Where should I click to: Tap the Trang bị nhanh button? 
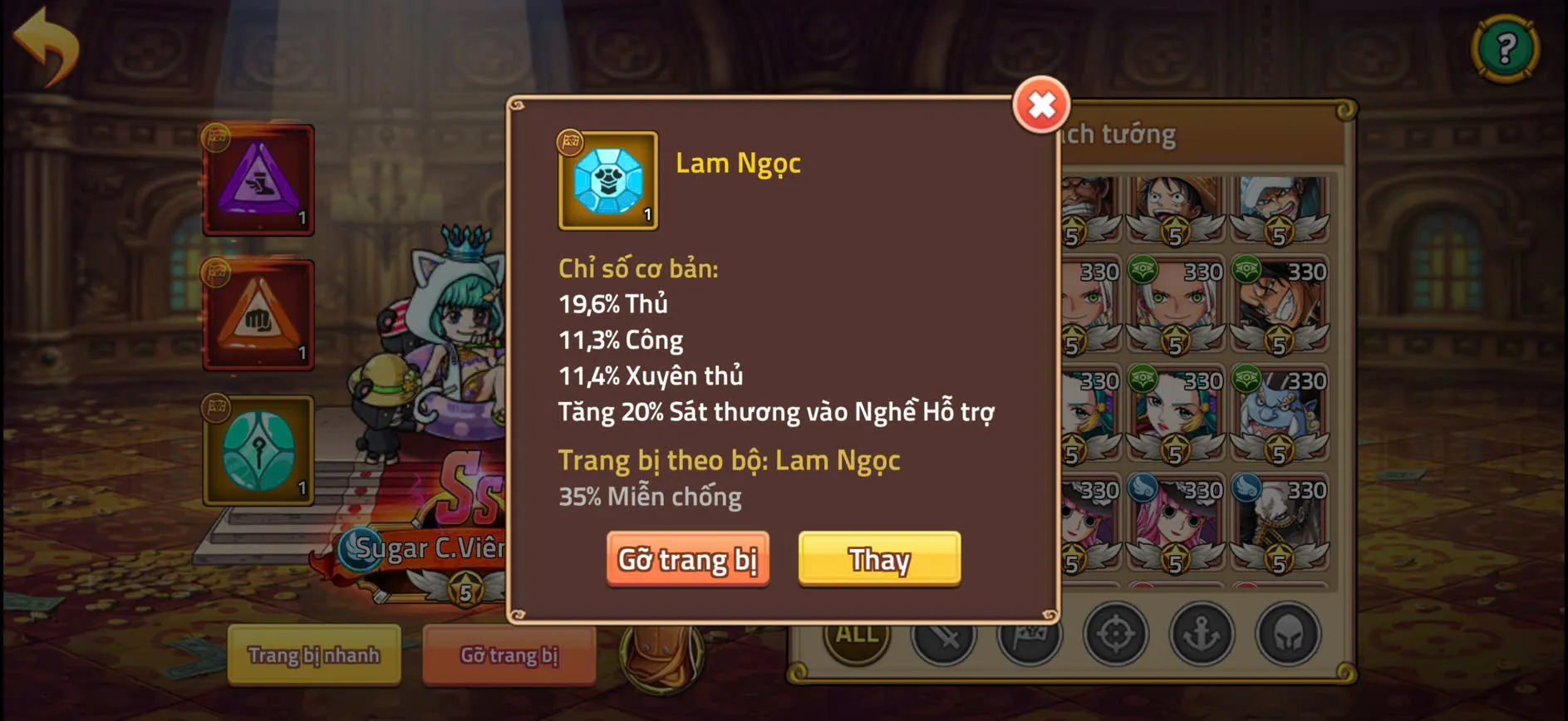click(314, 655)
